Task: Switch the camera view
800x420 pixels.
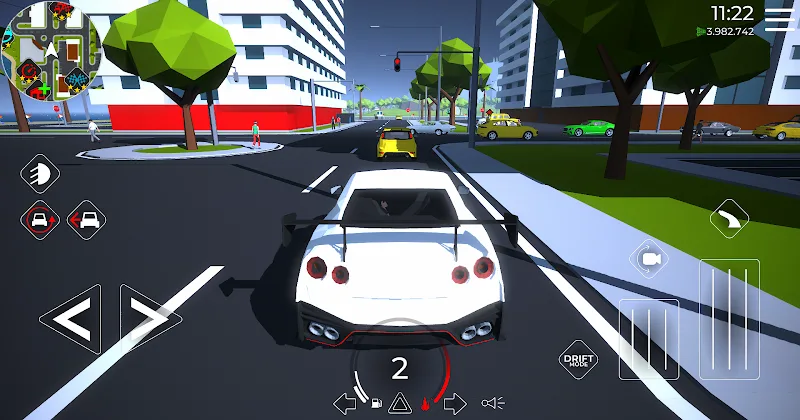Action: (649, 260)
